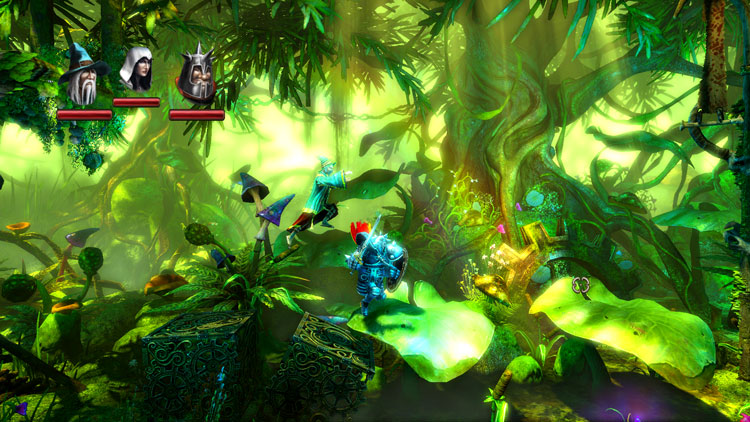Switch to the hooded thief portrait
750x422 pixels.
pyautogui.click(x=135, y=70)
